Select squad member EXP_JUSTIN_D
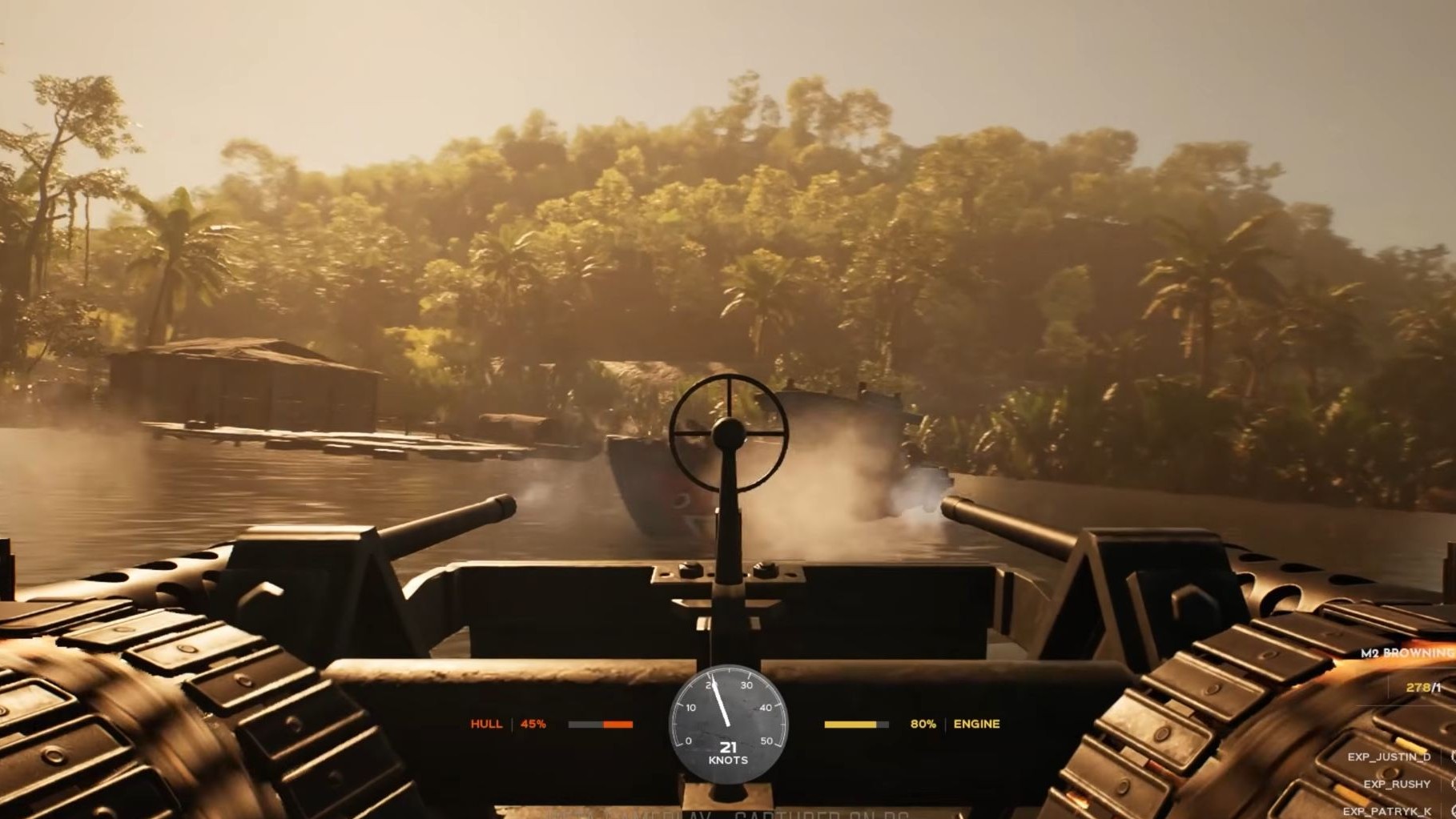The width and height of the screenshot is (1456, 819). click(1388, 757)
